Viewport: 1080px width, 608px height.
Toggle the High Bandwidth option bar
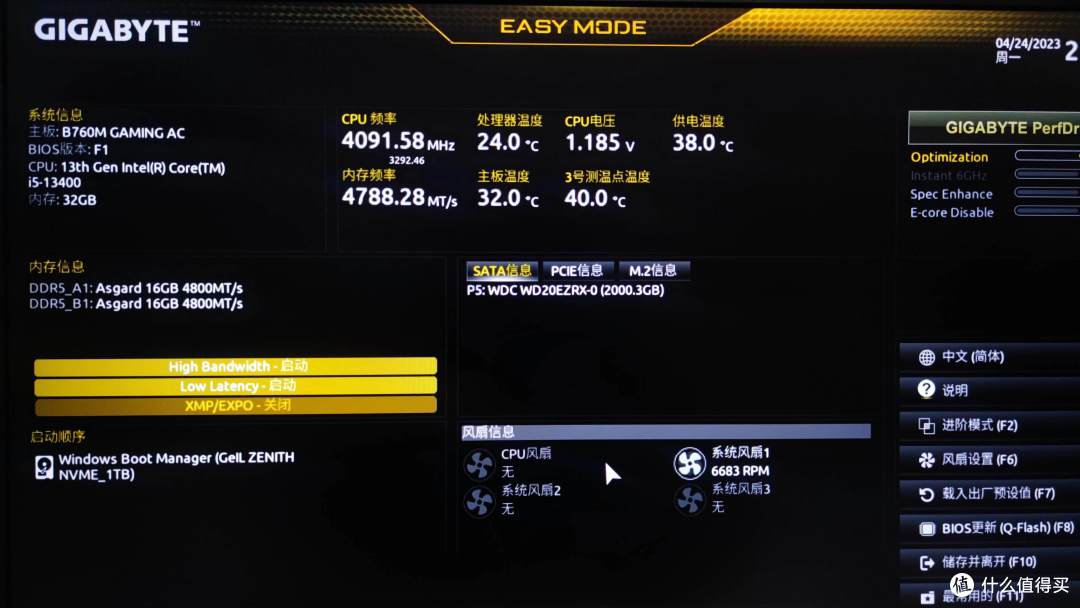pos(235,367)
